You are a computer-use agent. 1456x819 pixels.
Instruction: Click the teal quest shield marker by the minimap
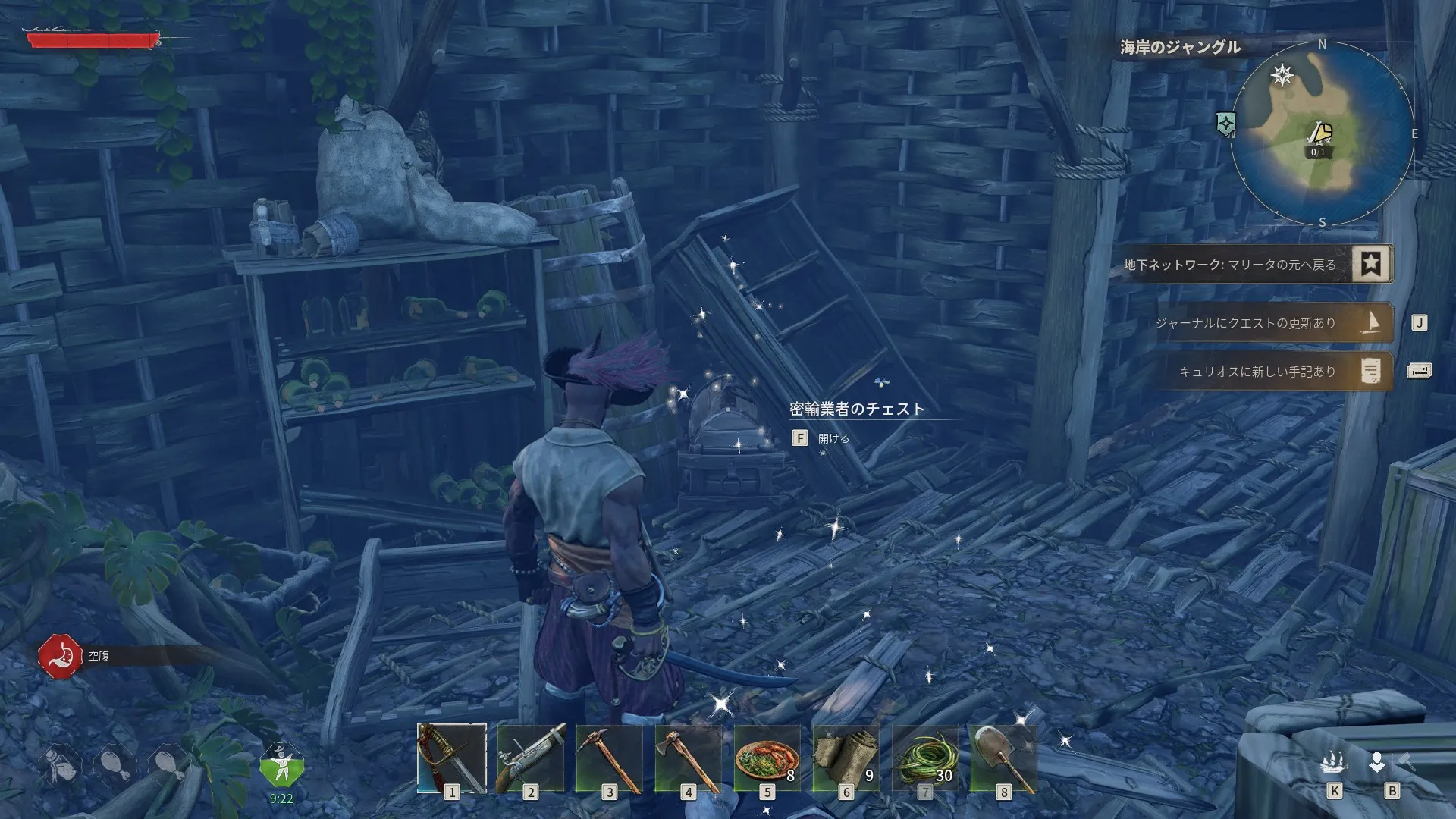click(1225, 123)
